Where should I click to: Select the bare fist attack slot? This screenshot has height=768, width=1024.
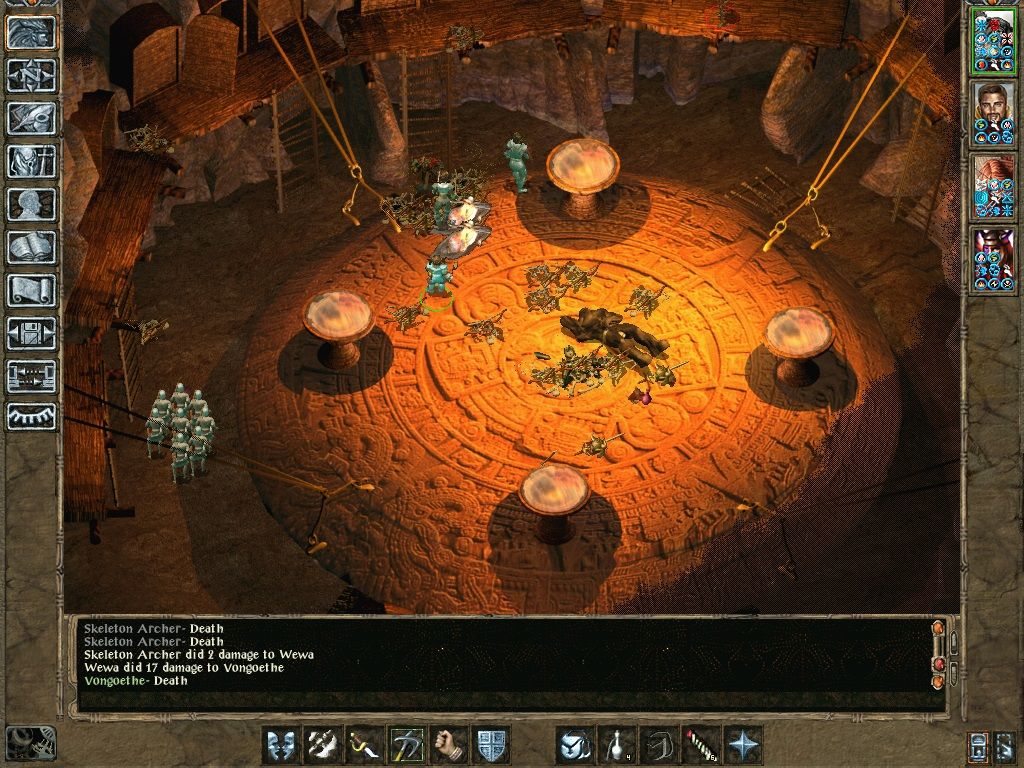tap(449, 745)
